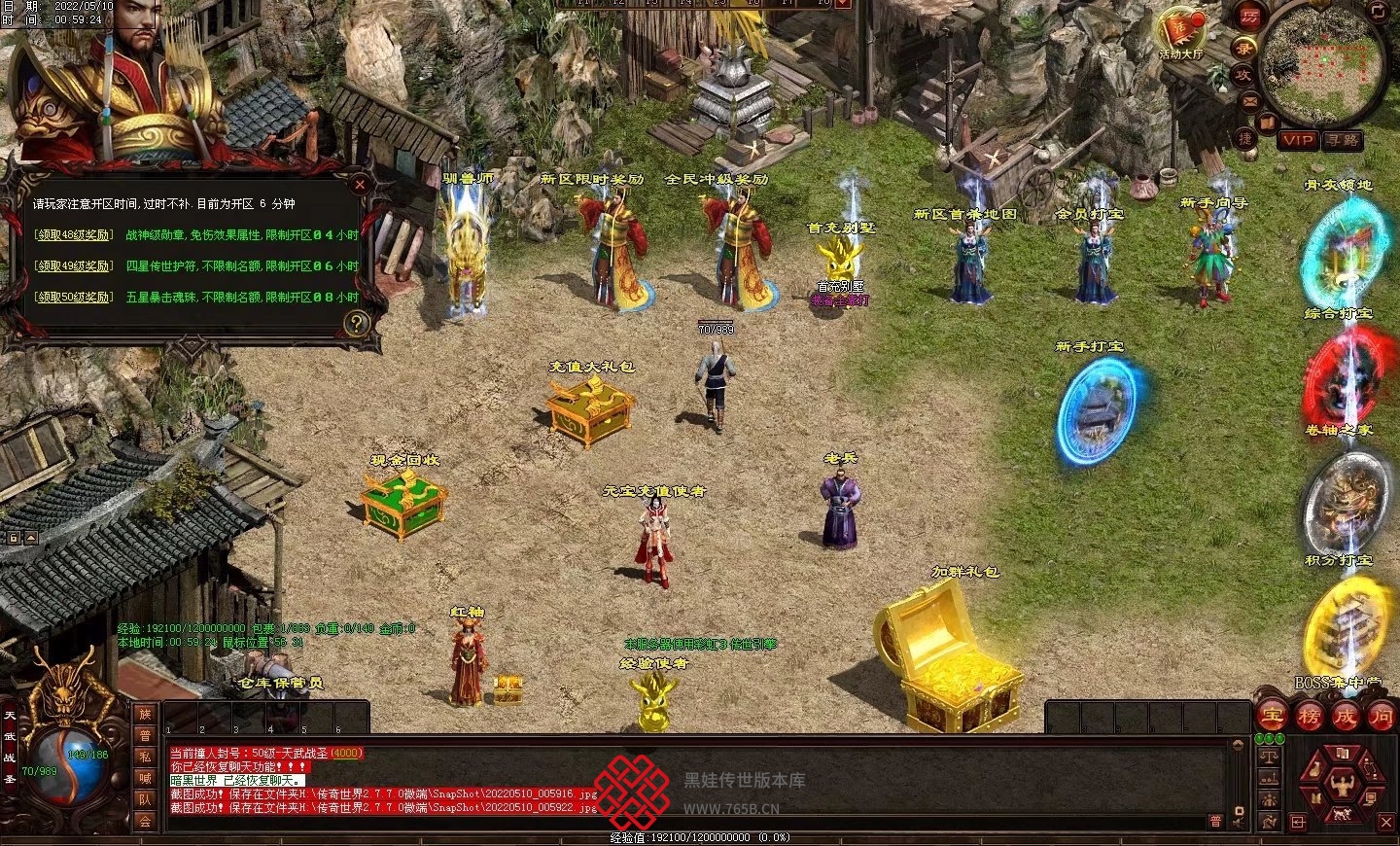Open the 历 calendar button
1400x846 pixels.
click(x=1249, y=17)
